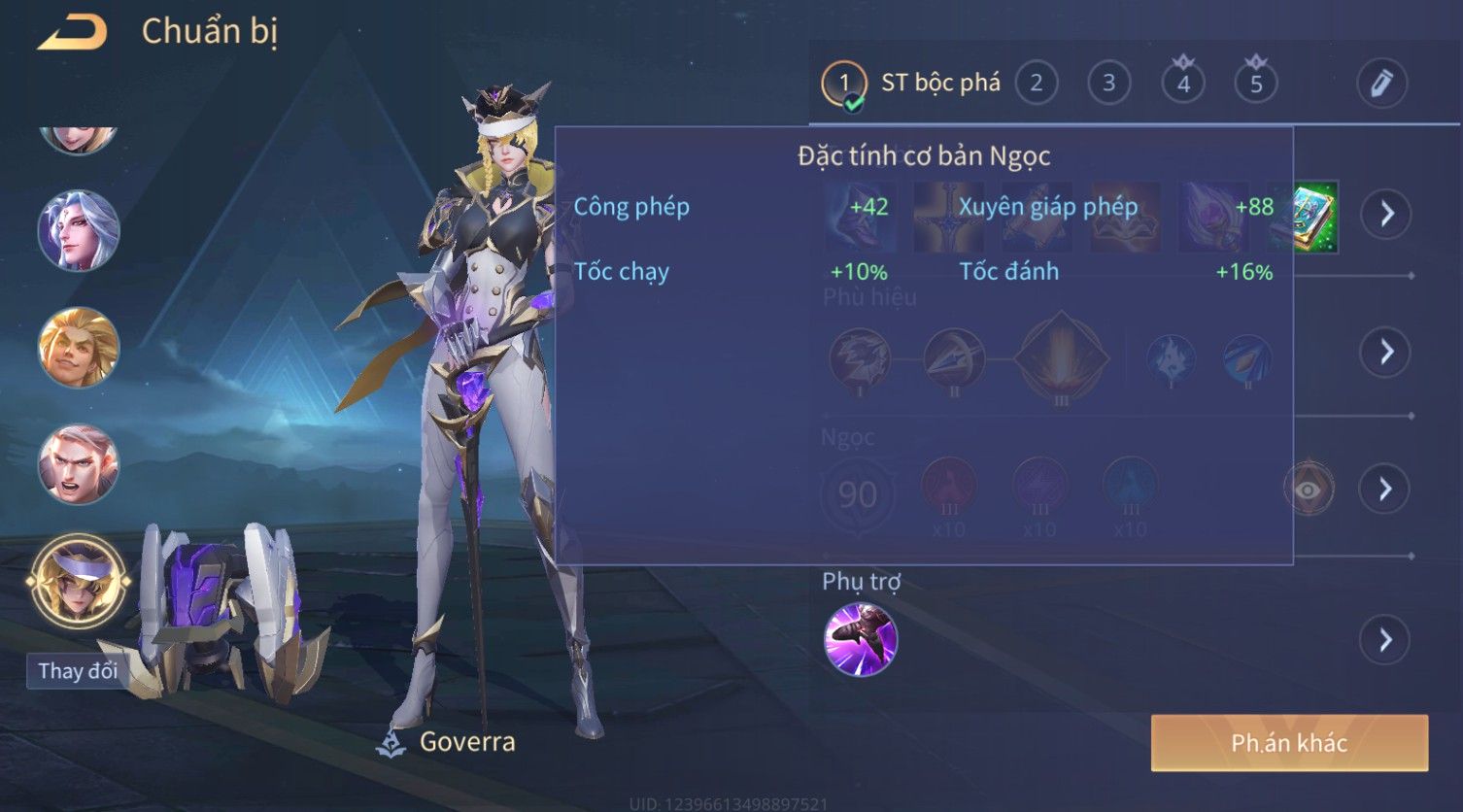Image resolution: width=1463 pixels, height=812 pixels.
Task: Open the Ngọc section arrow
Action: coord(1385,489)
